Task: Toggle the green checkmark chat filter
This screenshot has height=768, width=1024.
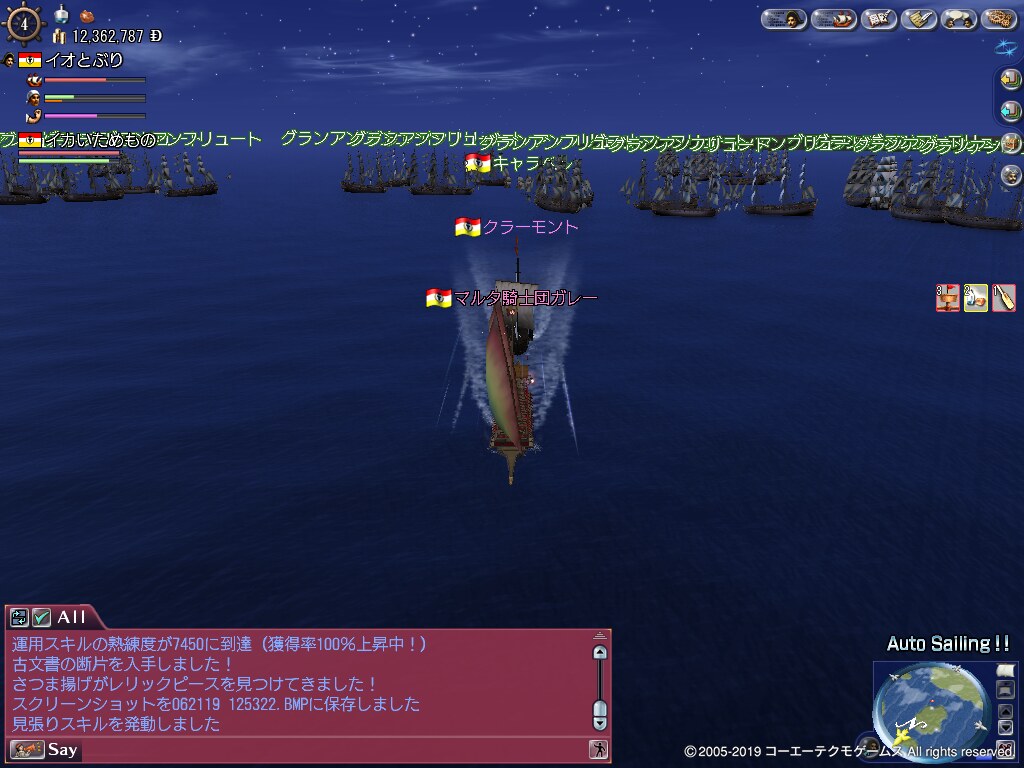Action: click(41, 617)
